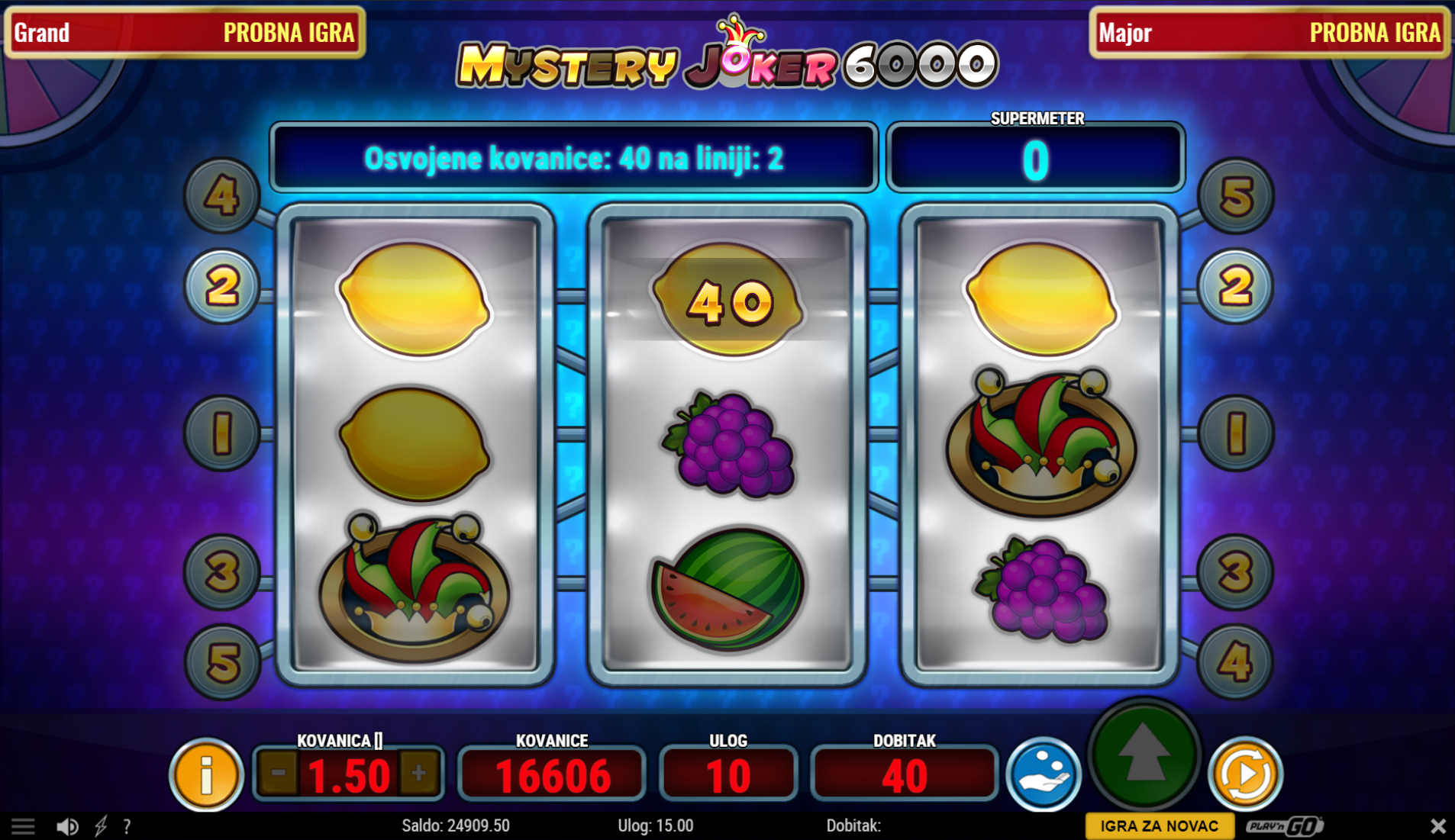Open the orange info paytable button
The height and width of the screenshot is (840, 1455).
coord(205,775)
